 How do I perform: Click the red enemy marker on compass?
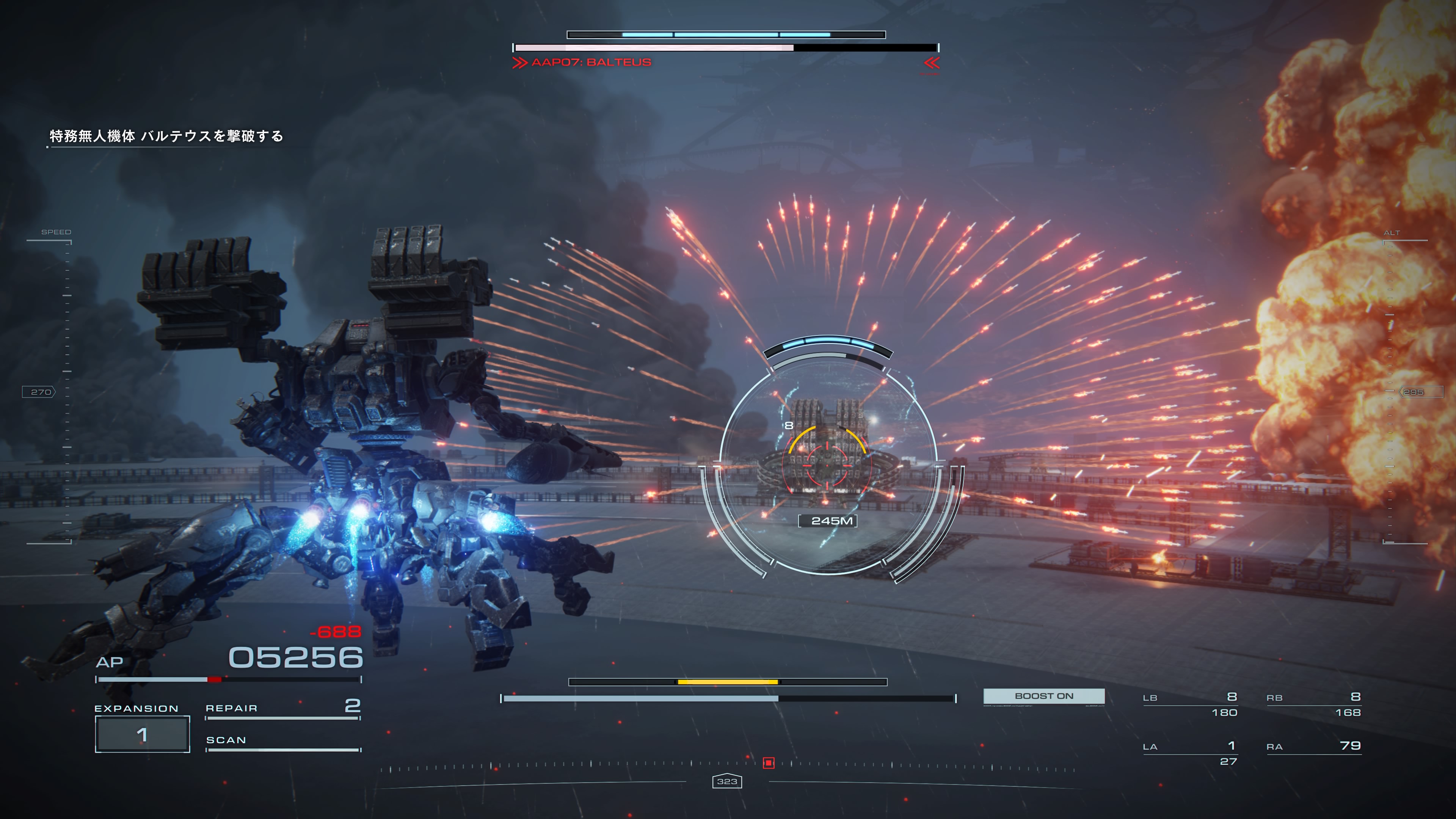[768, 763]
